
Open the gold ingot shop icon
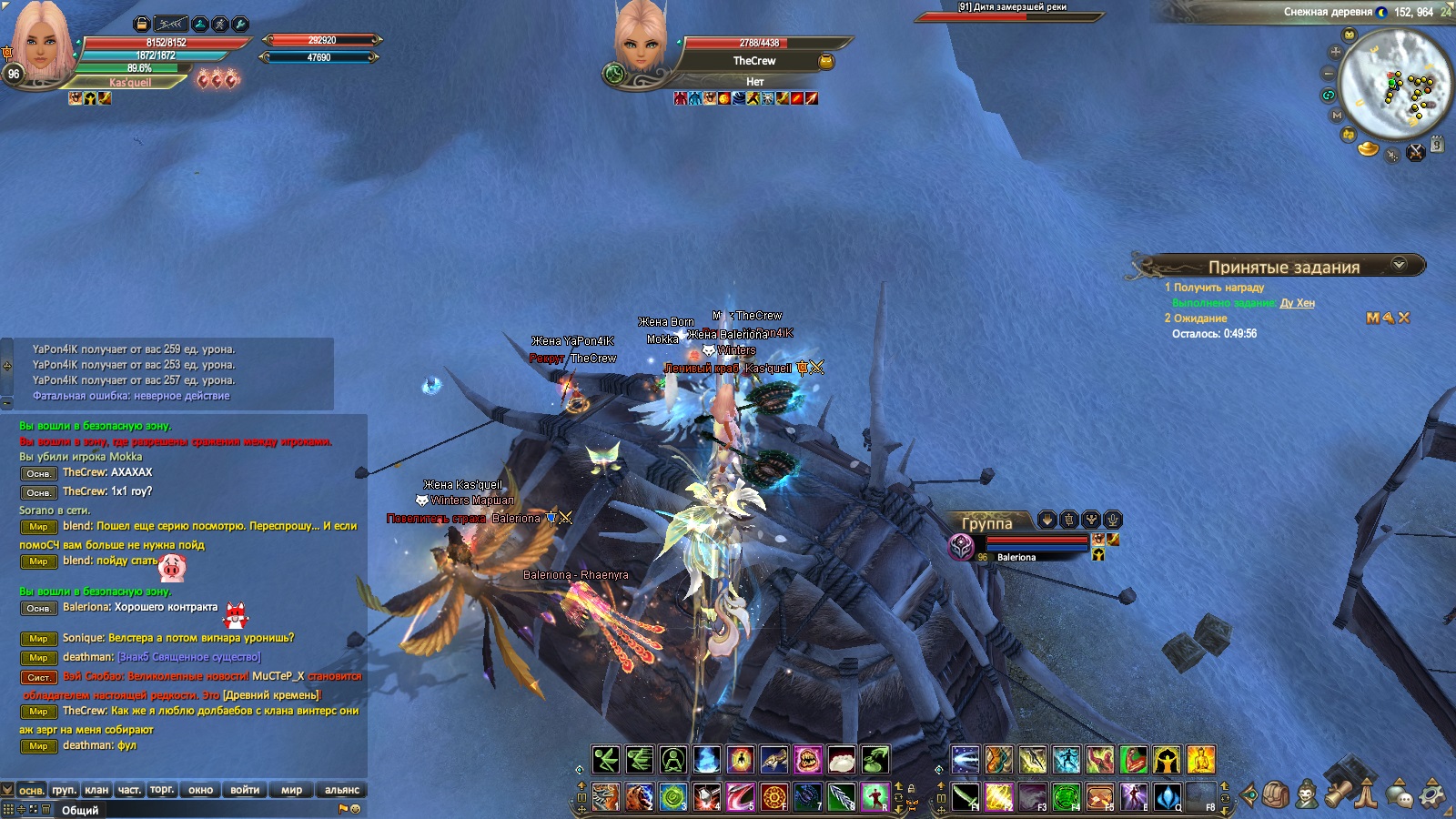pyautogui.click(x=1368, y=148)
